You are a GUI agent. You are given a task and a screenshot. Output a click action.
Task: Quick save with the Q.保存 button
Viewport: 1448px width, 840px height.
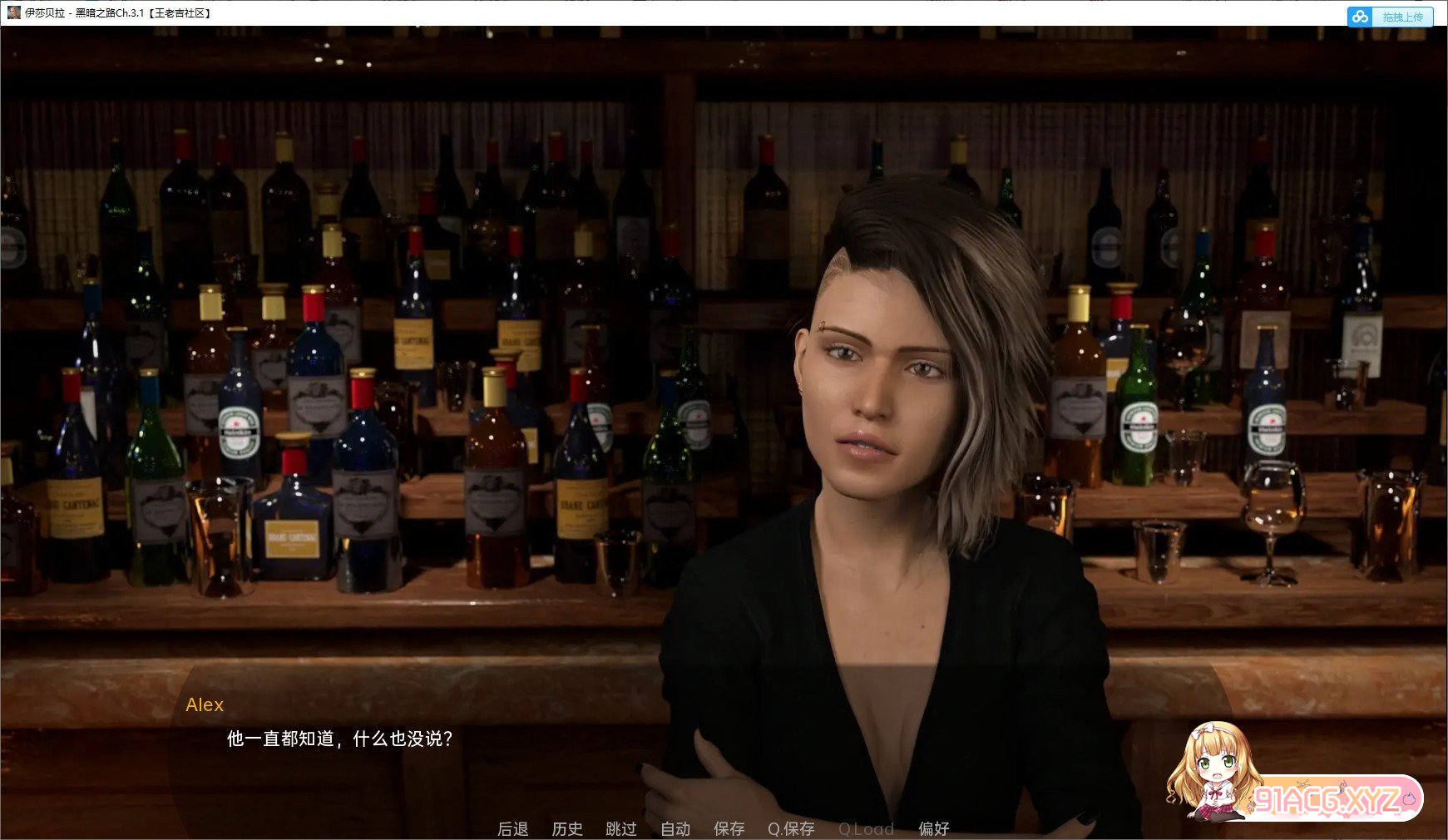click(x=790, y=828)
